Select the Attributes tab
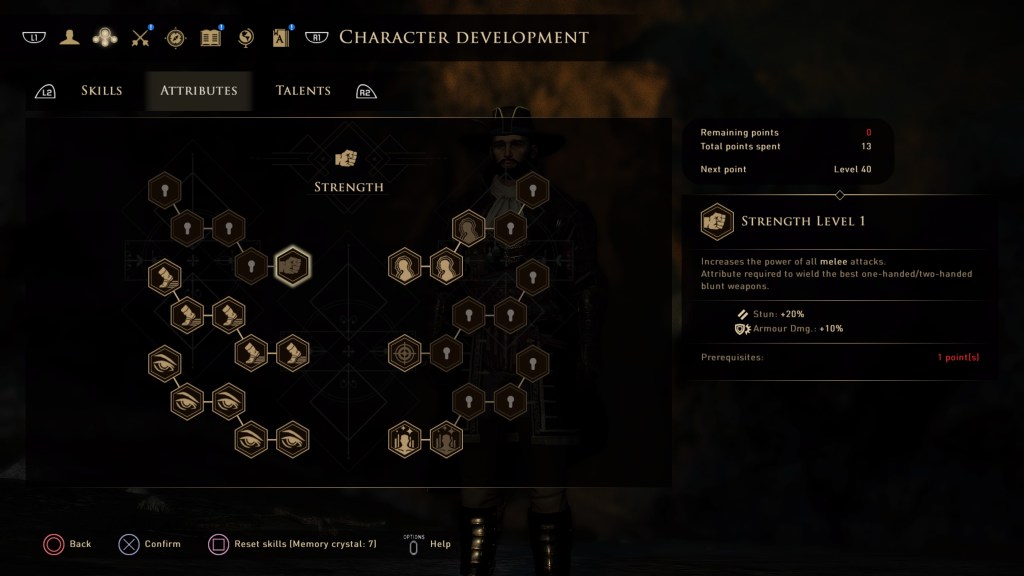Screen dimensions: 1024x576 pos(199,91)
